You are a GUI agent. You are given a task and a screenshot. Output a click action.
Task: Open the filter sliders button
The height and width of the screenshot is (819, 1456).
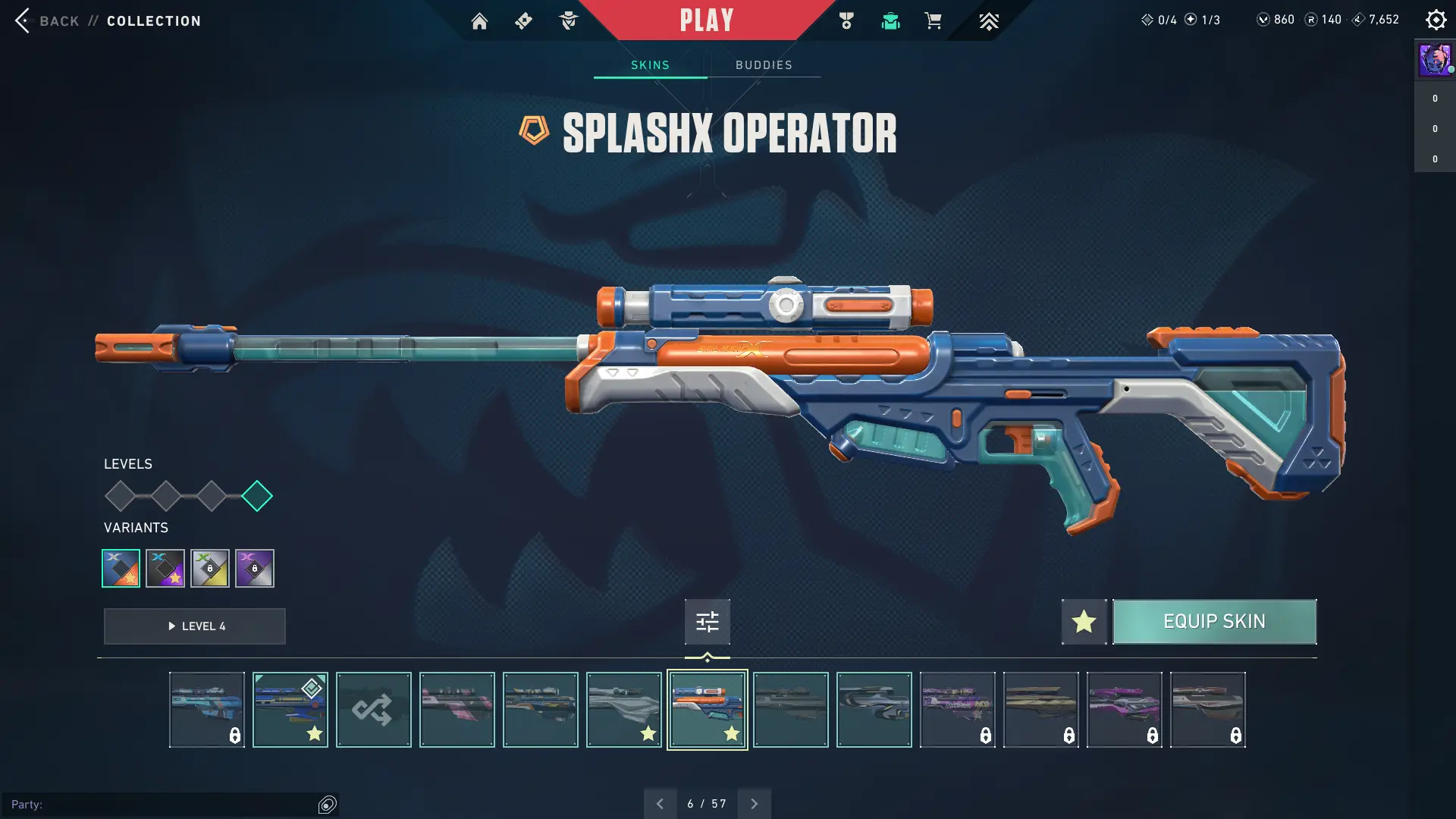pos(707,622)
